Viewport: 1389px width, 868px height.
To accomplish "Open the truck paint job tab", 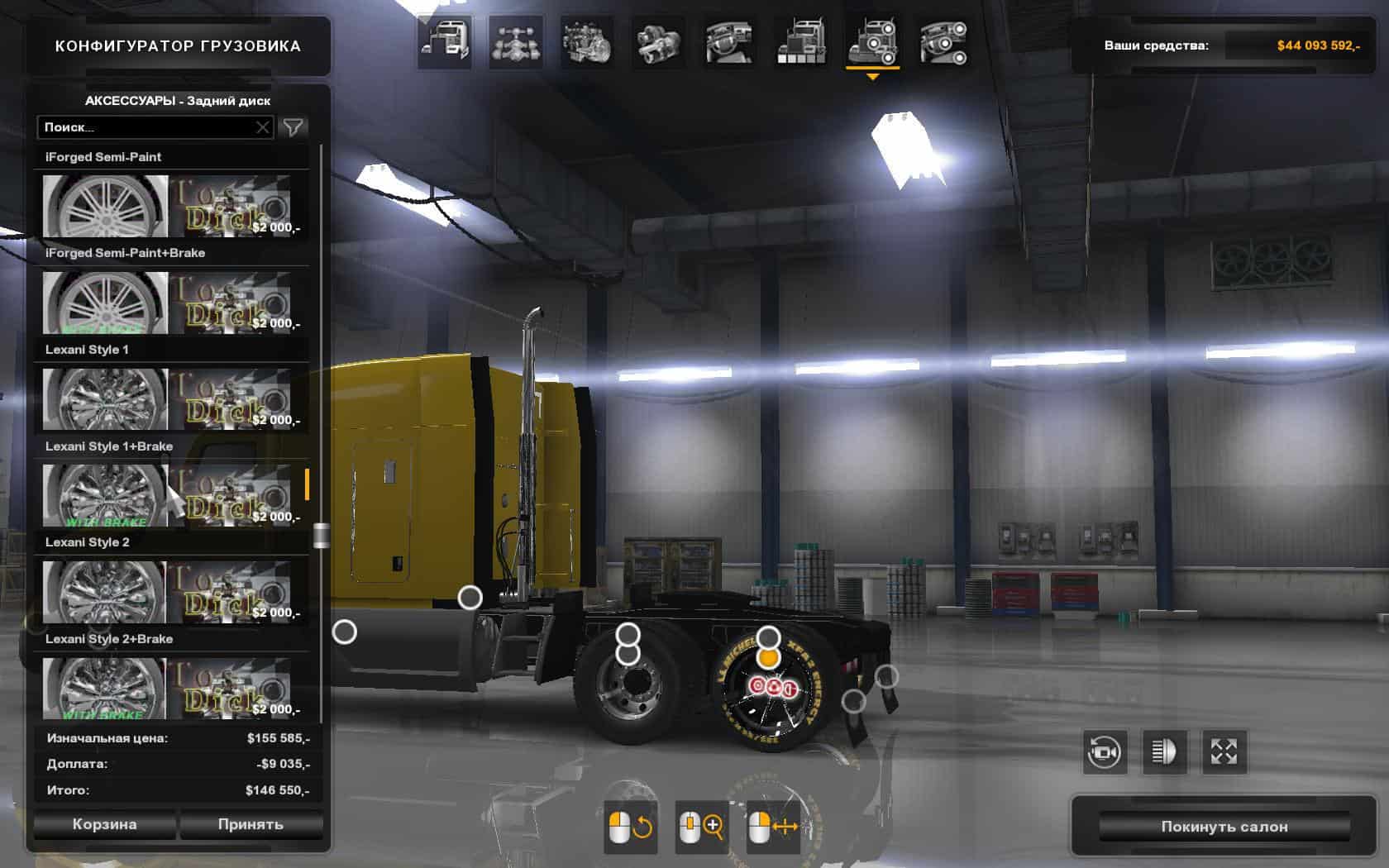I will (x=800, y=41).
